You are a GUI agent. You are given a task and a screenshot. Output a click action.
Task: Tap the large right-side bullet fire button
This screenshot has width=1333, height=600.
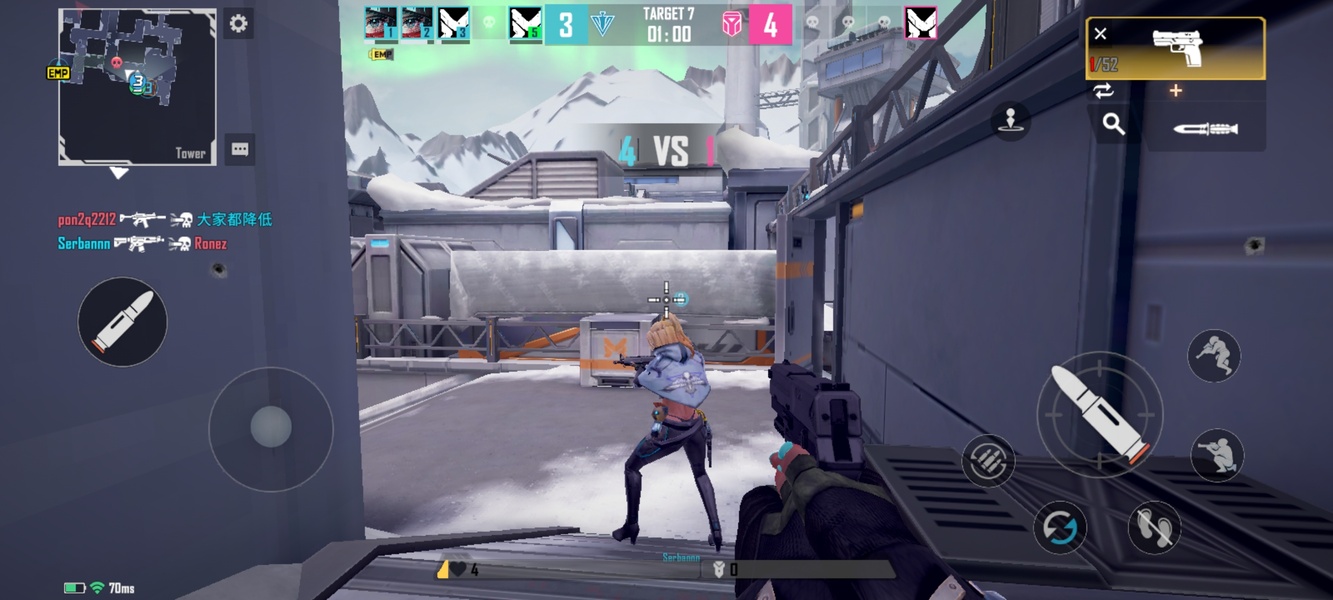pyautogui.click(x=1099, y=414)
